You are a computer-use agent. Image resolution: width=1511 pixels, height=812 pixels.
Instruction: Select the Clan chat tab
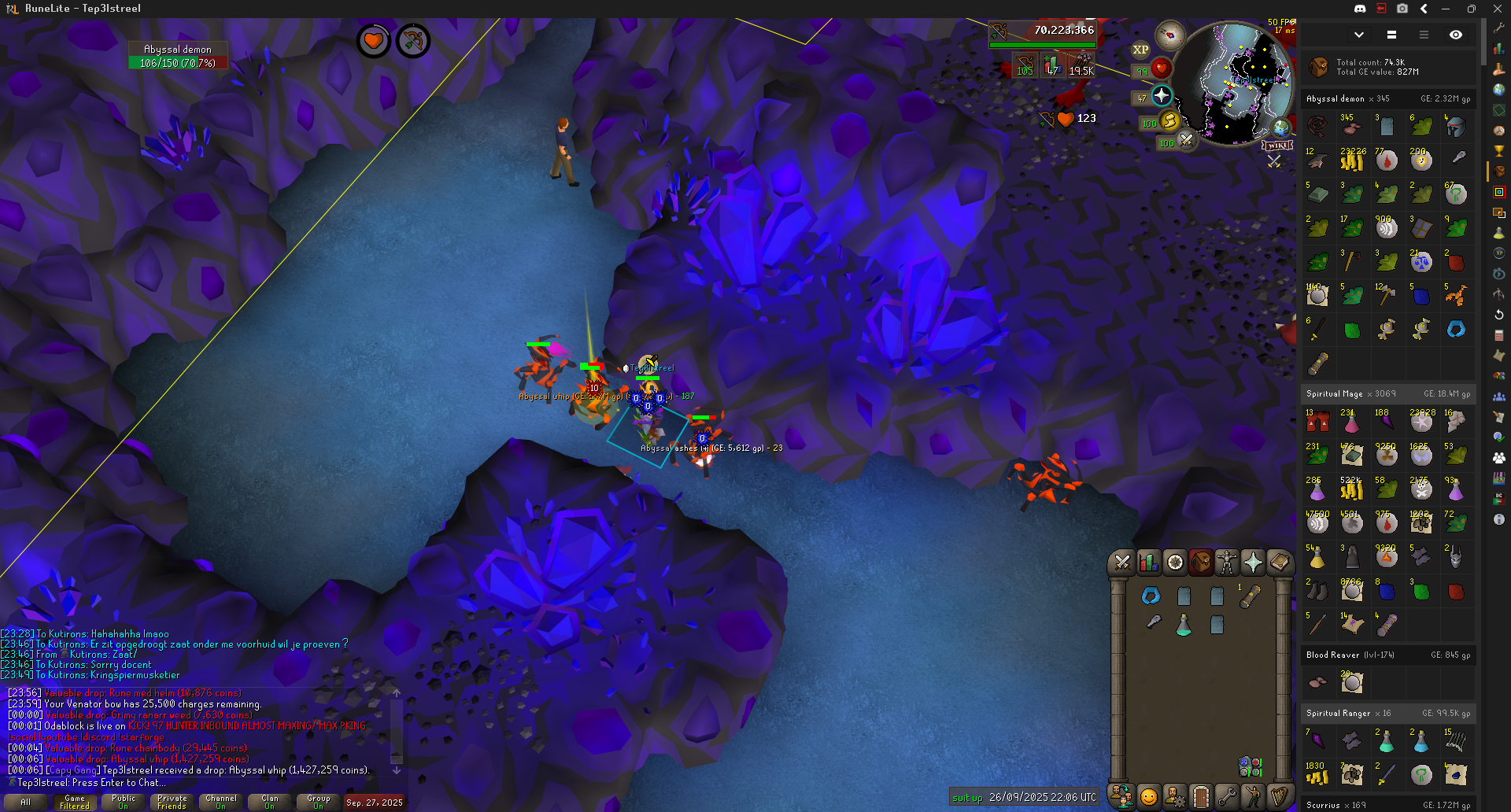point(269,802)
